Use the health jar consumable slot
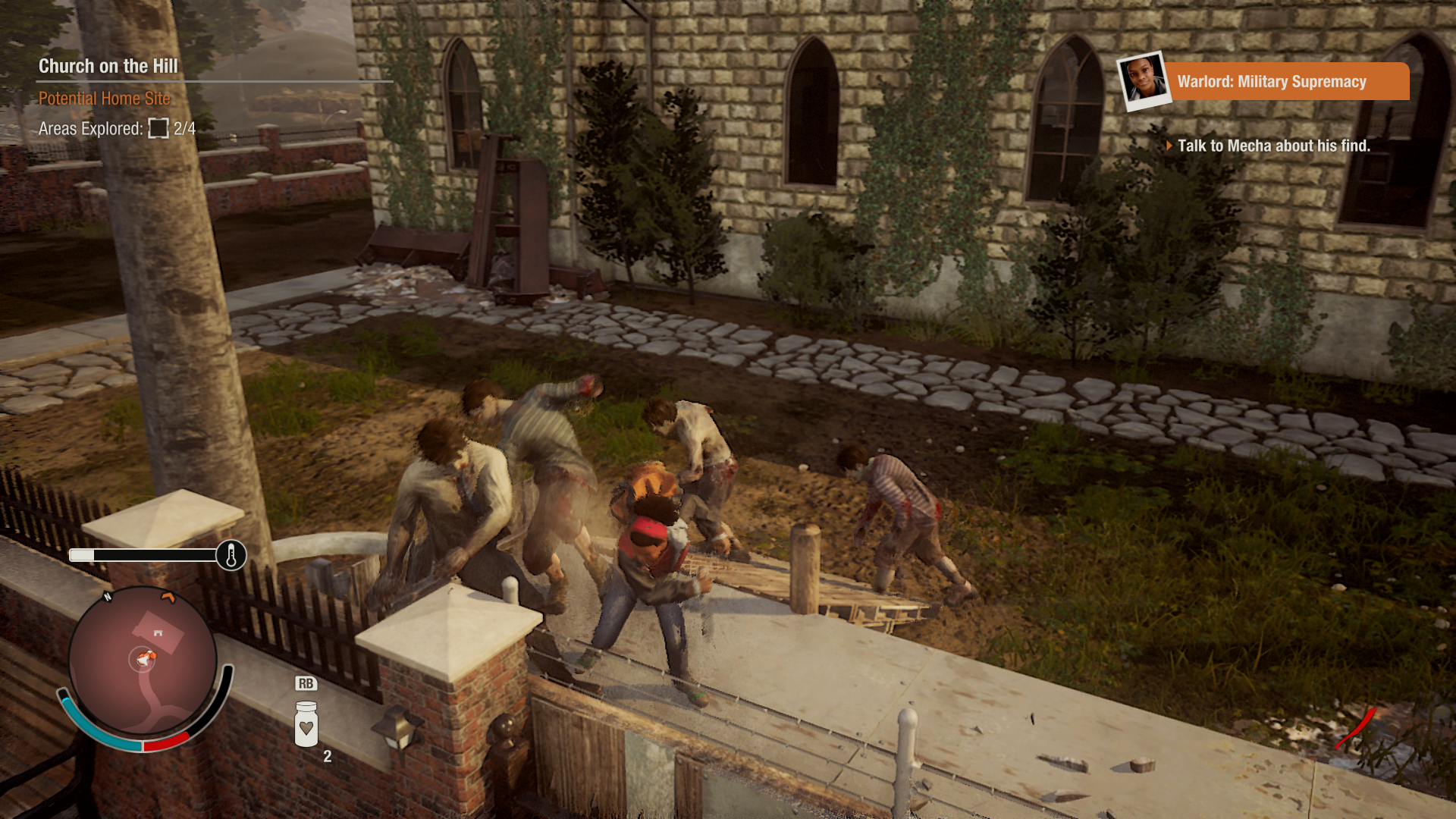 [x=306, y=724]
